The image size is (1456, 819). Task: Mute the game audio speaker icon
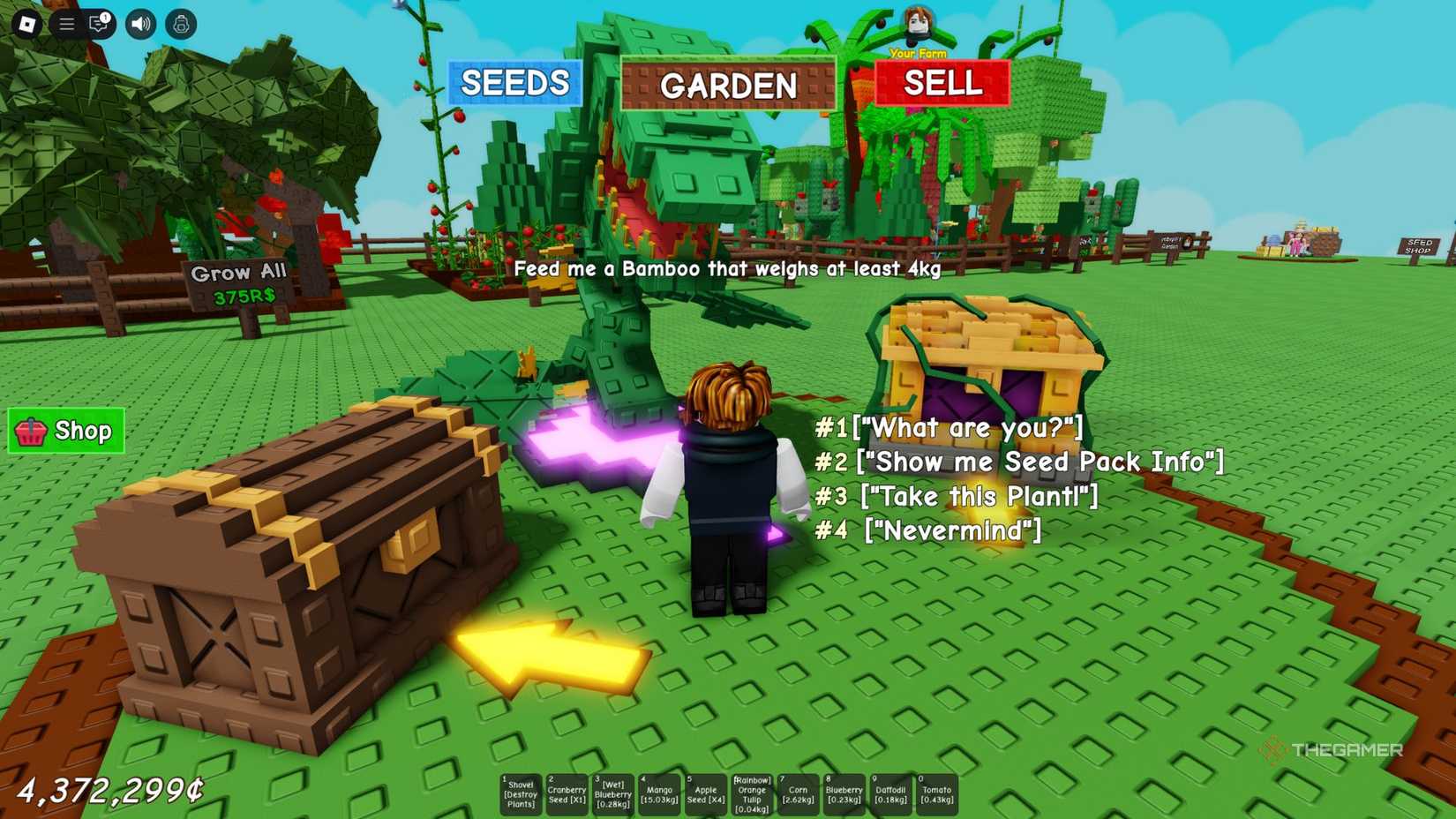(x=140, y=24)
